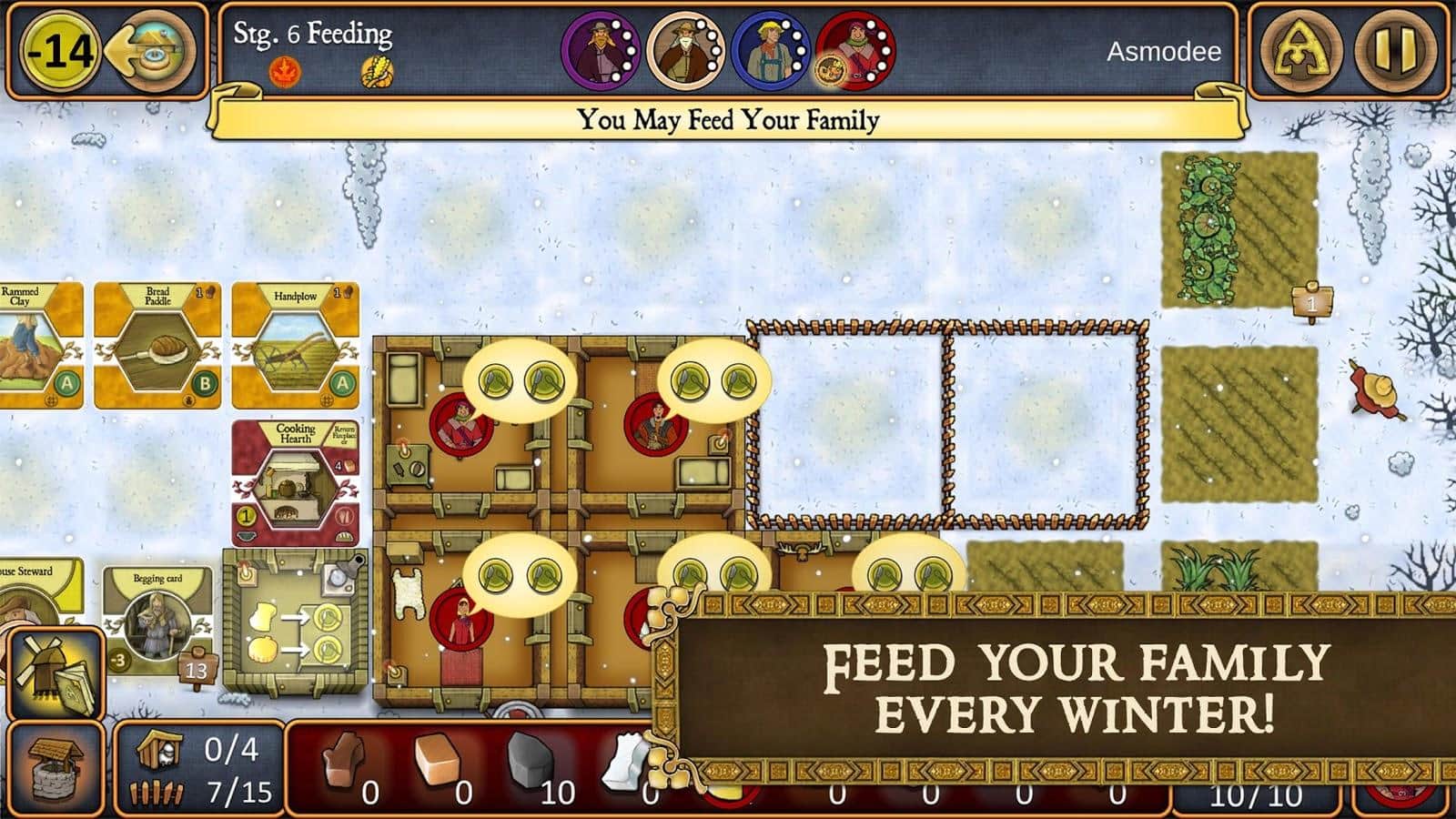The width and height of the screenshot is (1456, 819).
Task: Open the Handplow card
Action: coord(296,346)
